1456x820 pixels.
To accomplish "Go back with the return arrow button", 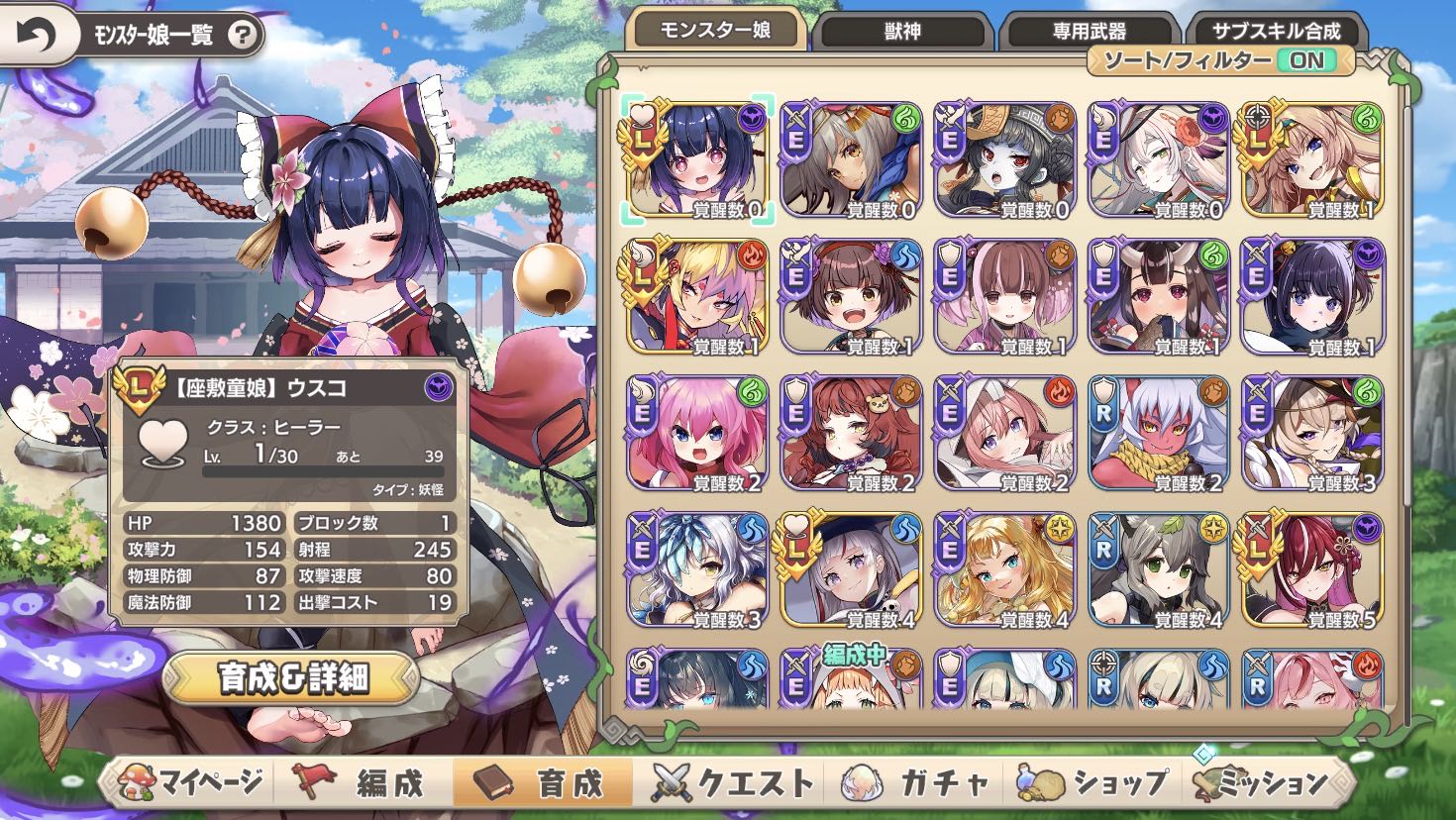I will click(x=36, y=36).
